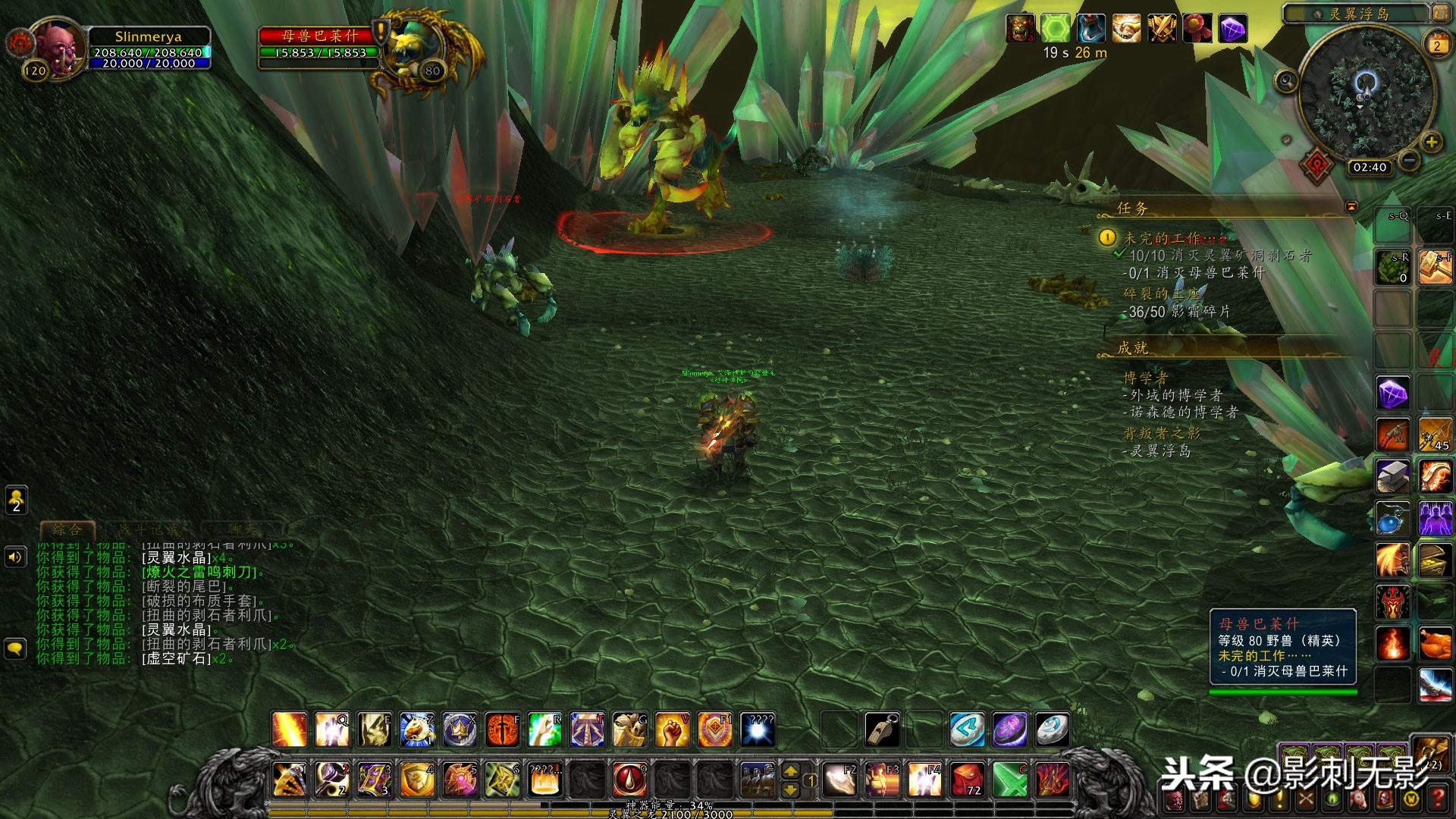Collapse the 任务 objective tracker header
Image resolution: width=1456 pixels, height=819 pixels.
coord(1351,206)
